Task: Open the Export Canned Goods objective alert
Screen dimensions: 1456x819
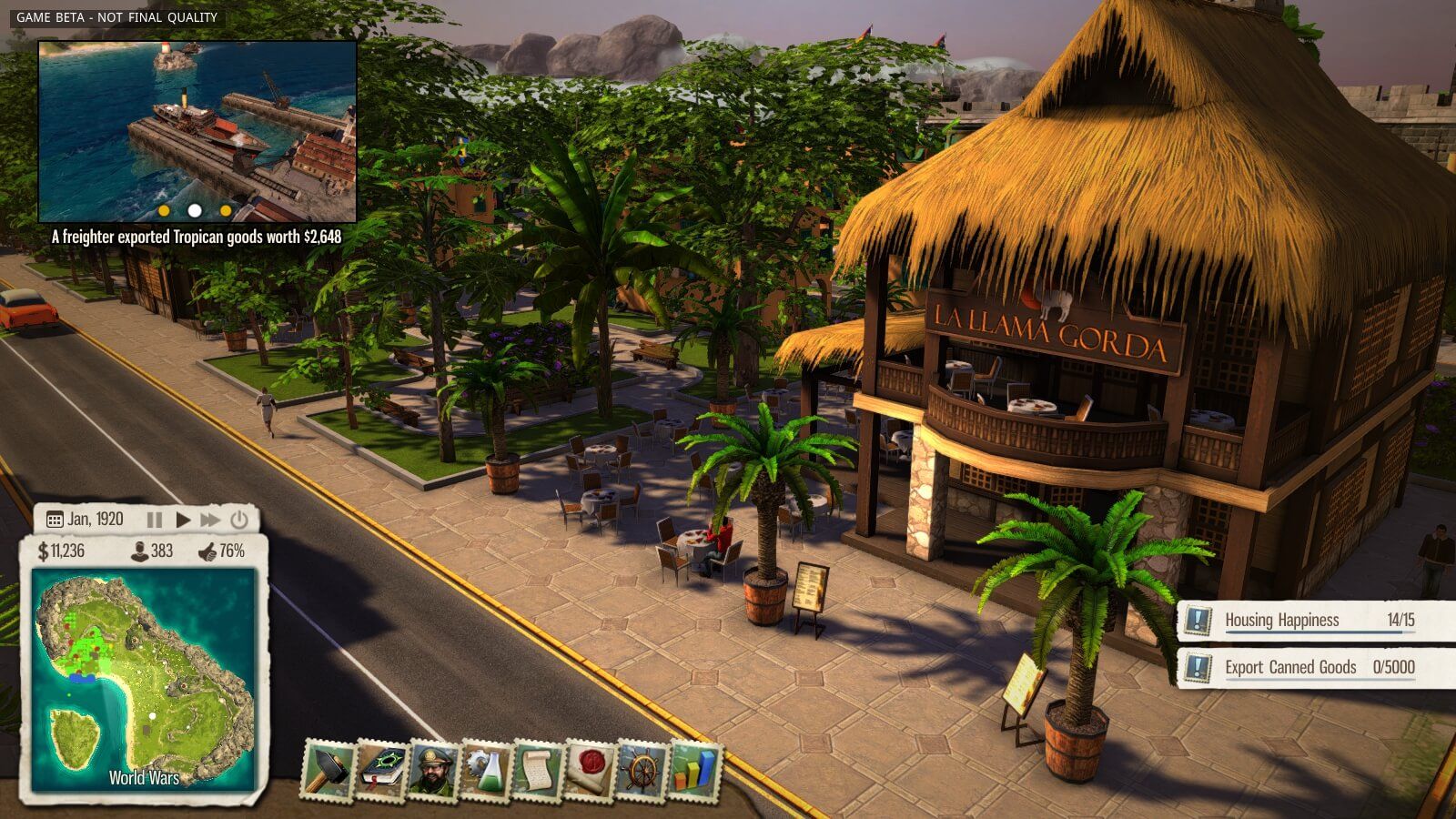Action: (x=1310, y=666)
